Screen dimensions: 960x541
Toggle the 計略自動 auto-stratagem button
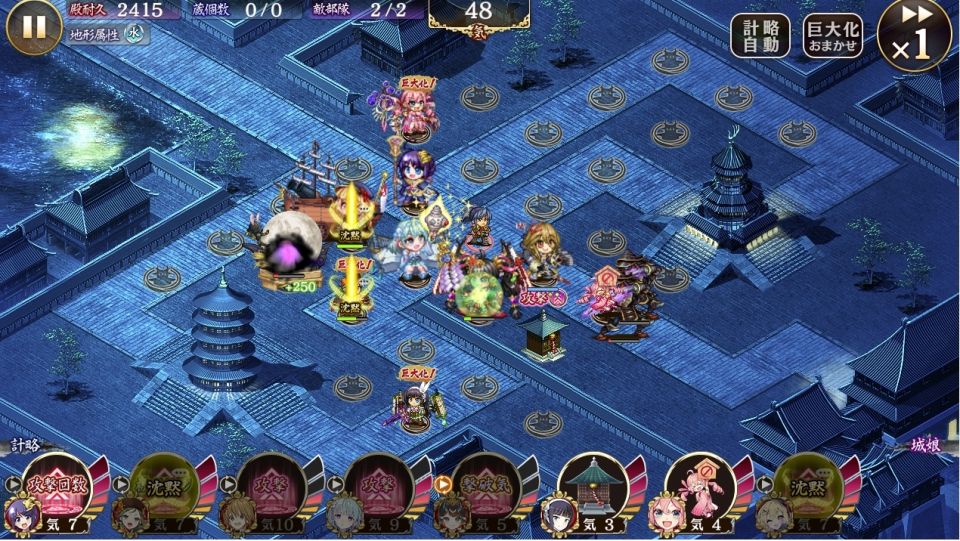point(760,38)
